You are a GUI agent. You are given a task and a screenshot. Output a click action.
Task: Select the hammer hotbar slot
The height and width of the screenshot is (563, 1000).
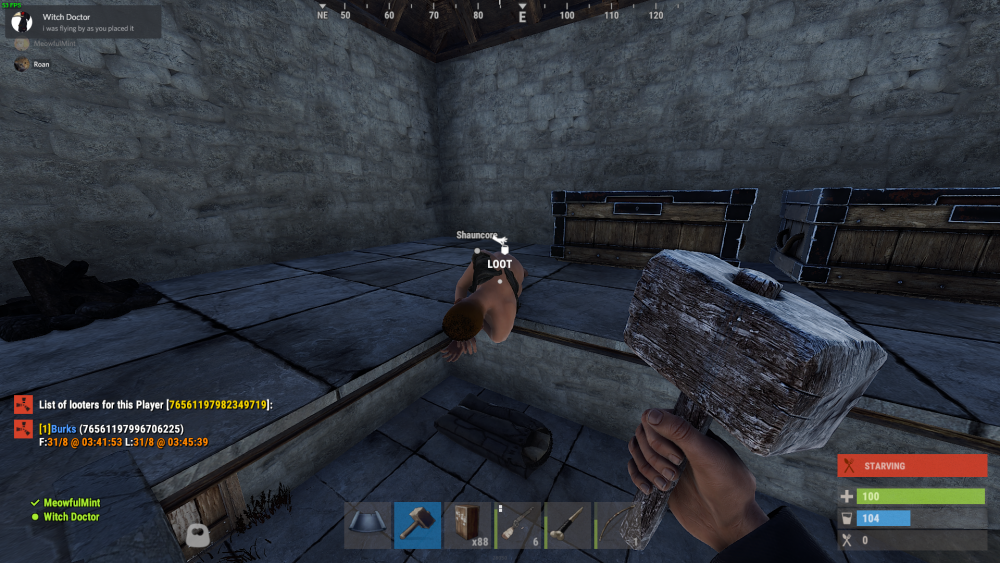pos(418,525)
